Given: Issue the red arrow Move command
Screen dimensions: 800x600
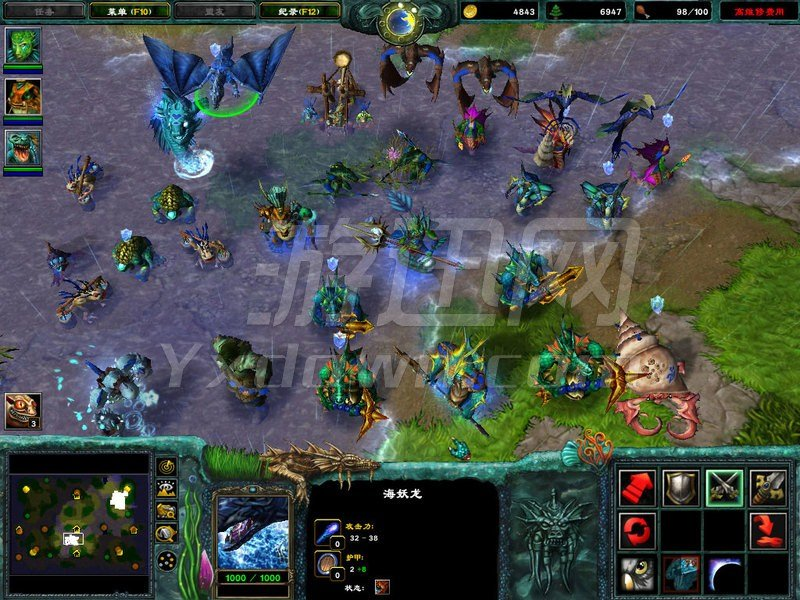Looking at the screenshot, I should [637, 487].
